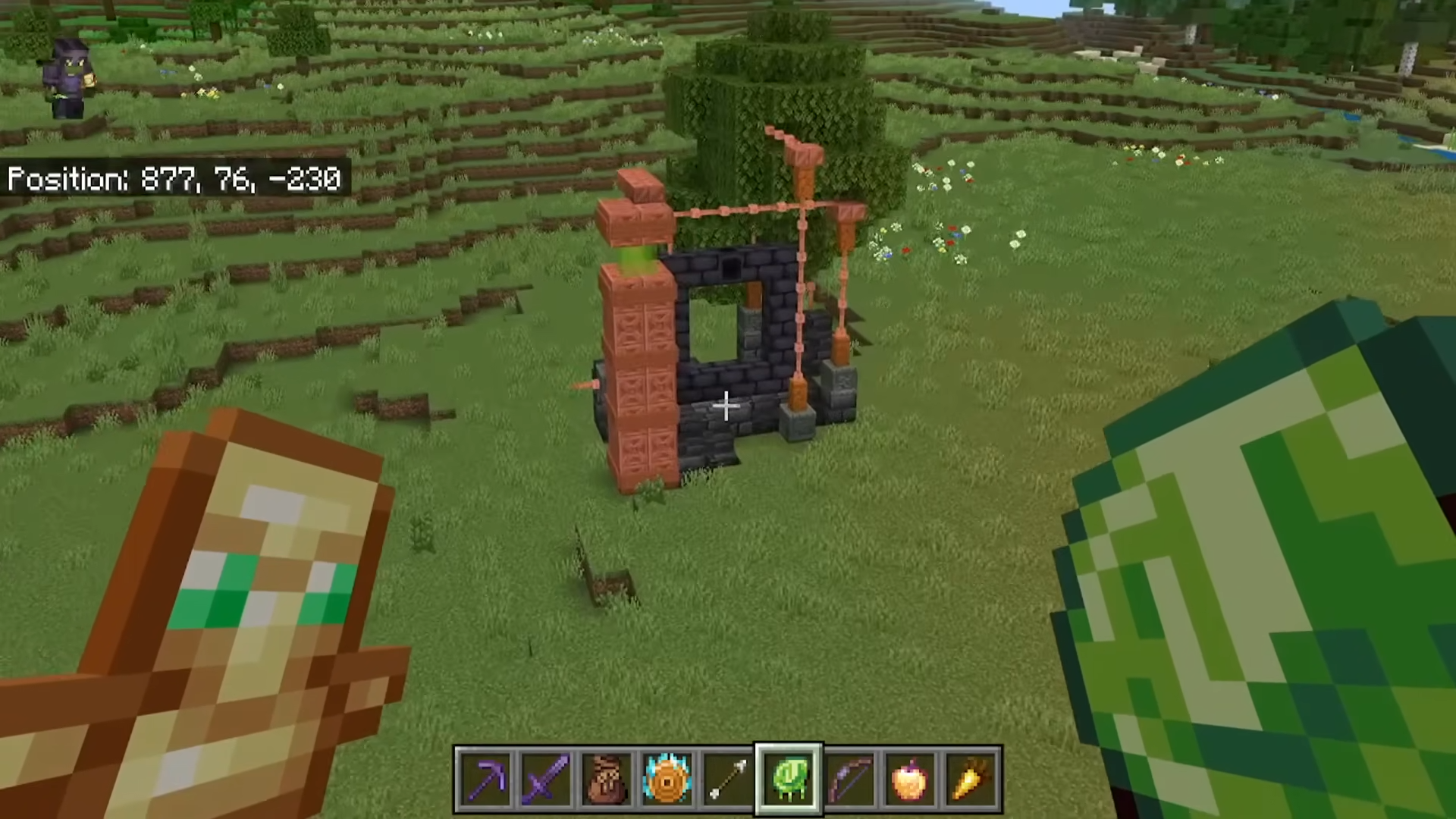The height and width of the screenshot is (819, 1456).
Task: Select the golden apple hotbar slot
Action: (x=910, y=779)
